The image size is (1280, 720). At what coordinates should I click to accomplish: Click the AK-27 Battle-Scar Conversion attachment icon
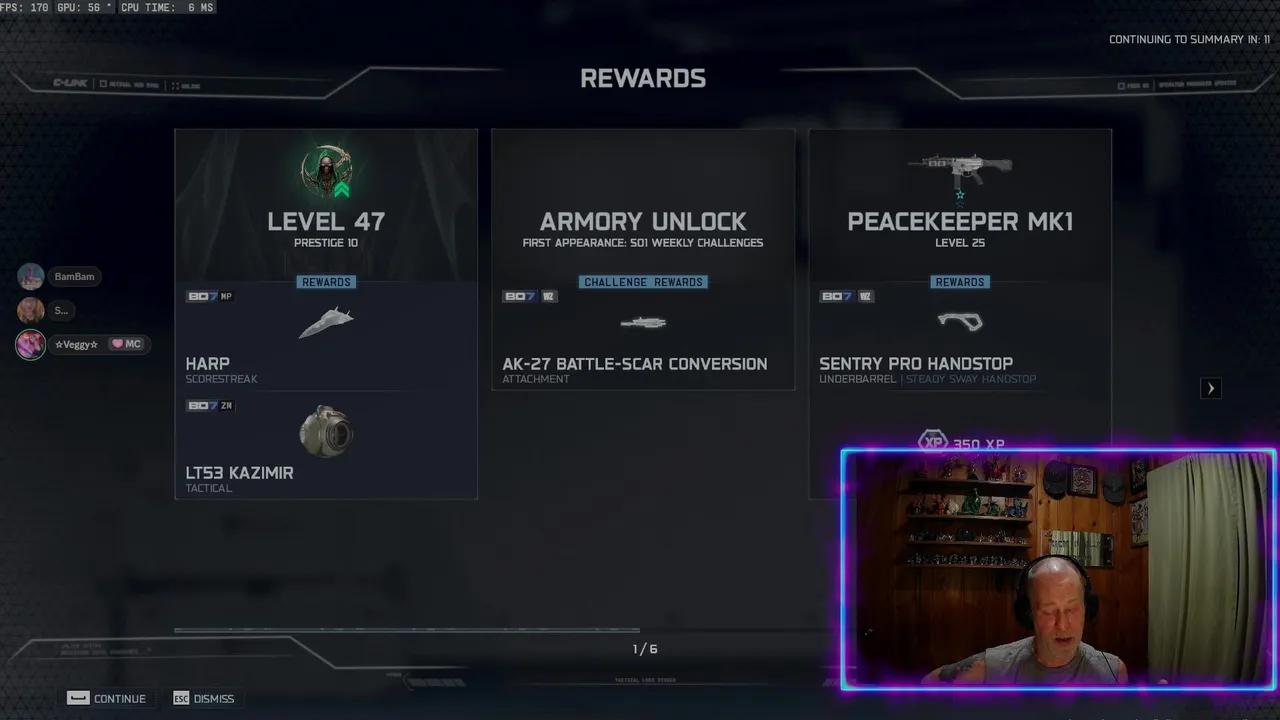point(643,322)
